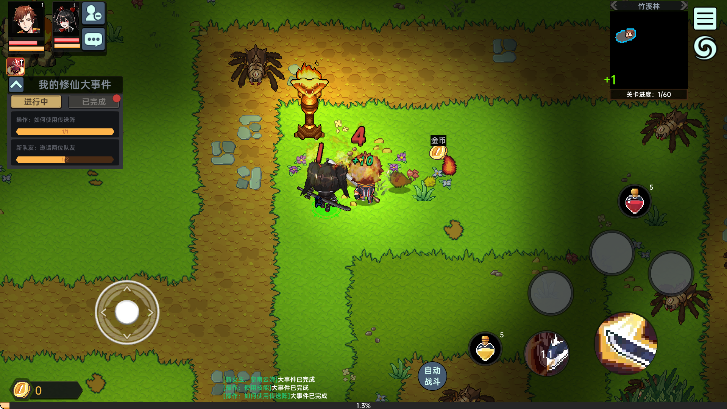Activate the main sword attack button
This screenshot has height=409, width=727.
627,343
